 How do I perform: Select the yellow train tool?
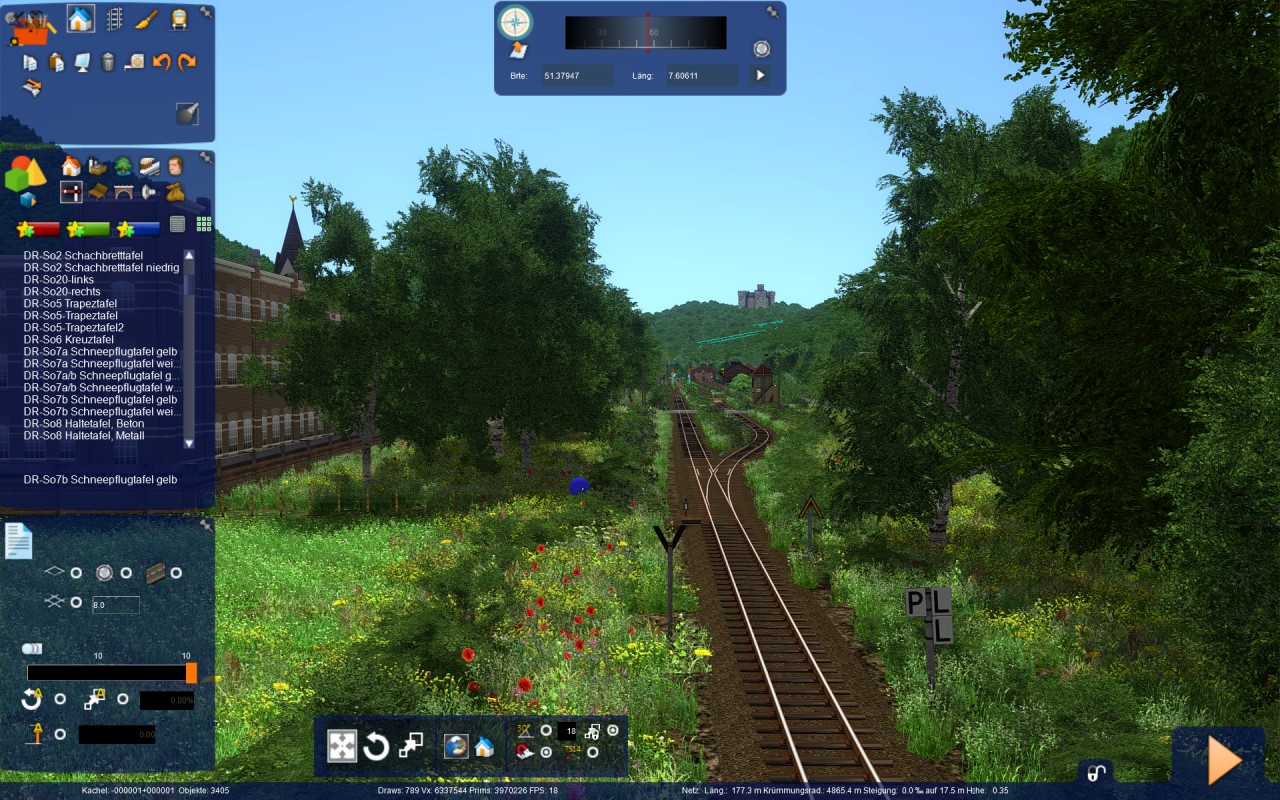(x=179, y=18)
